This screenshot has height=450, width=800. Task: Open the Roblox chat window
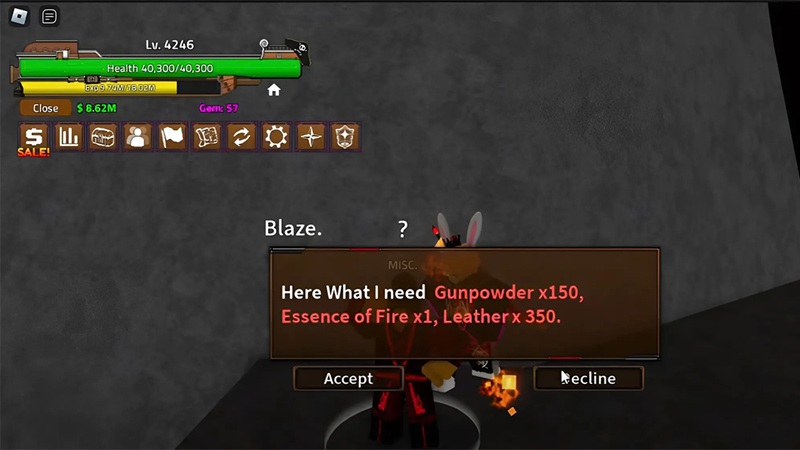pyautogui.click(x=49, y=16)
